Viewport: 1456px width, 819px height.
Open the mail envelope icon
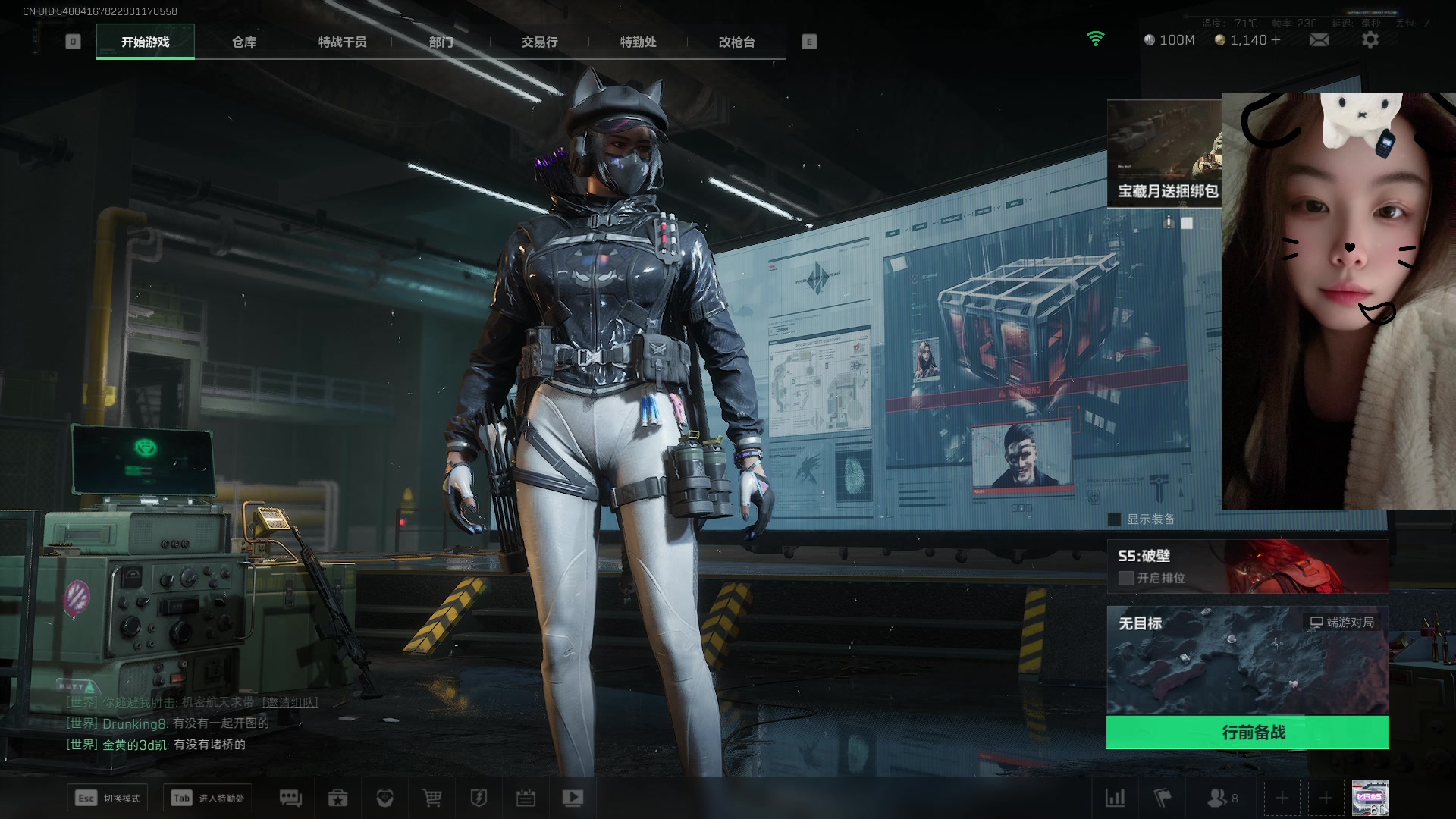click(1319, 40)
